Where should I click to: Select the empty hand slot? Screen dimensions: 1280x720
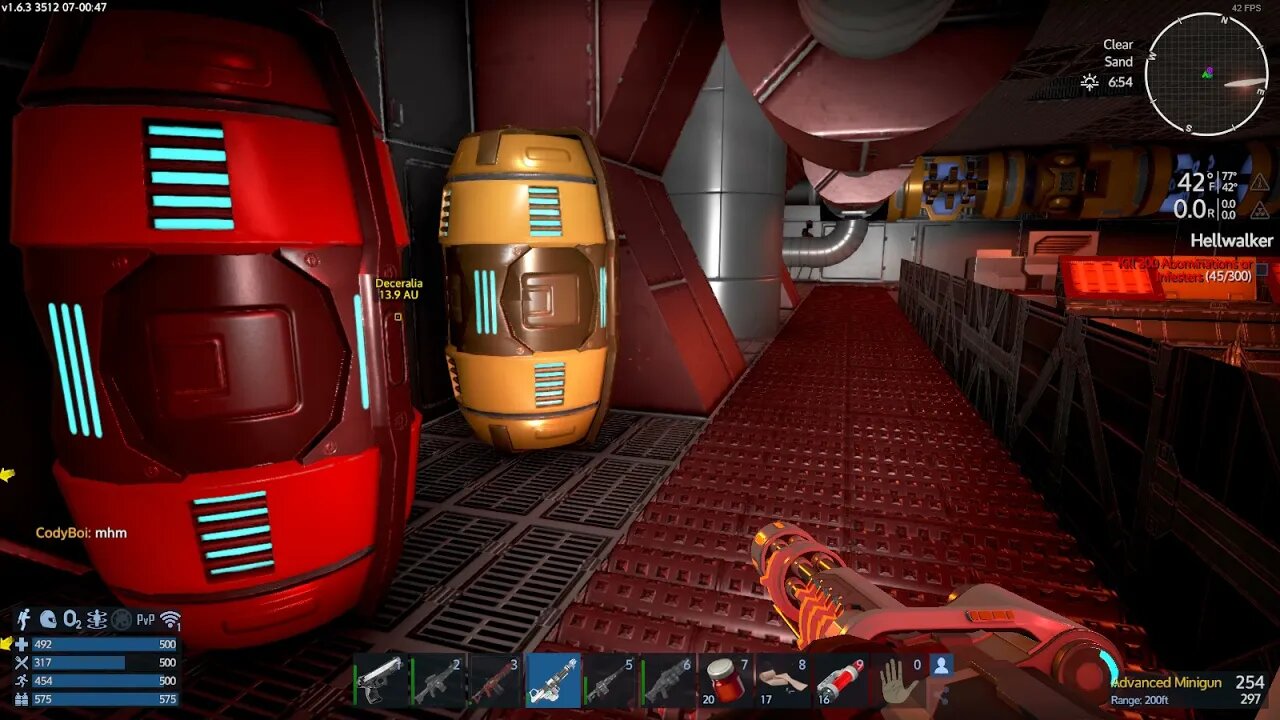(897, 680)
